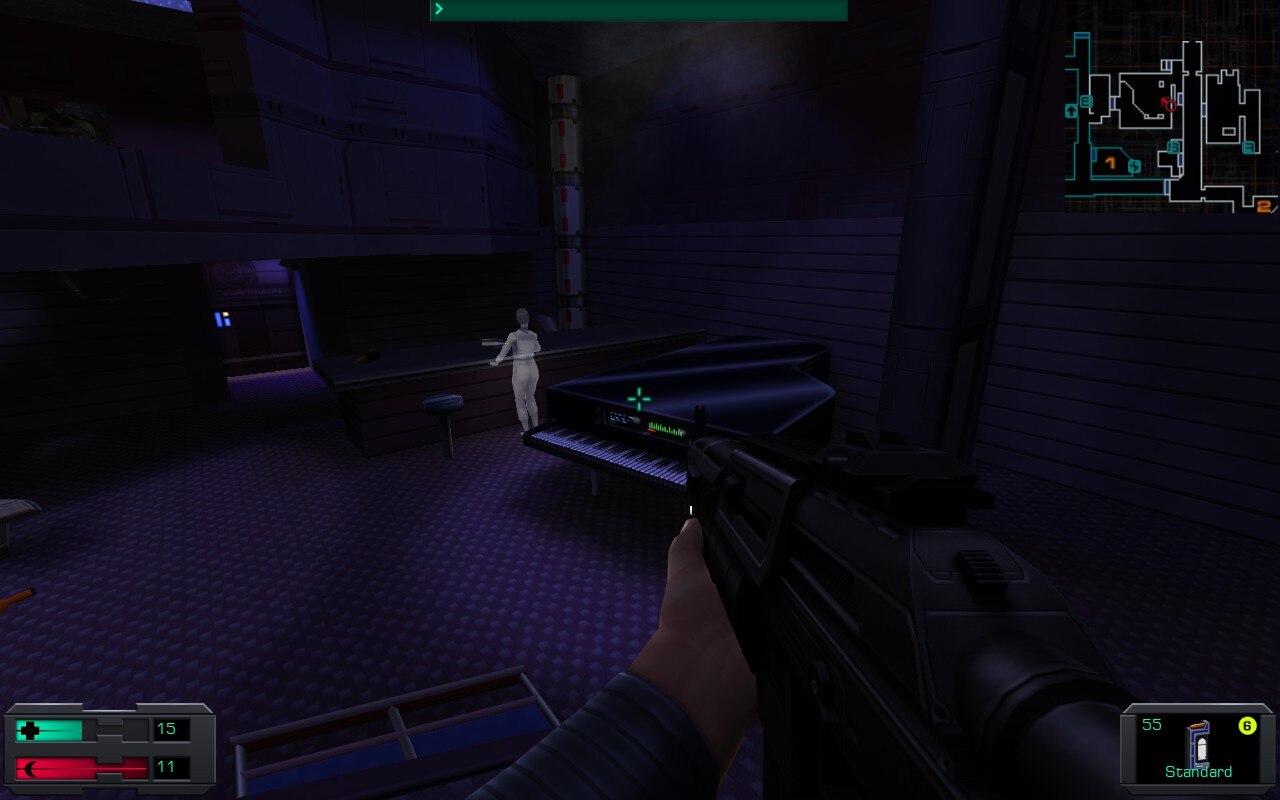This screenshot has height=800, width=1280.
Task: Click the health cross icon on the HUD
Action: tap(28, 730)
